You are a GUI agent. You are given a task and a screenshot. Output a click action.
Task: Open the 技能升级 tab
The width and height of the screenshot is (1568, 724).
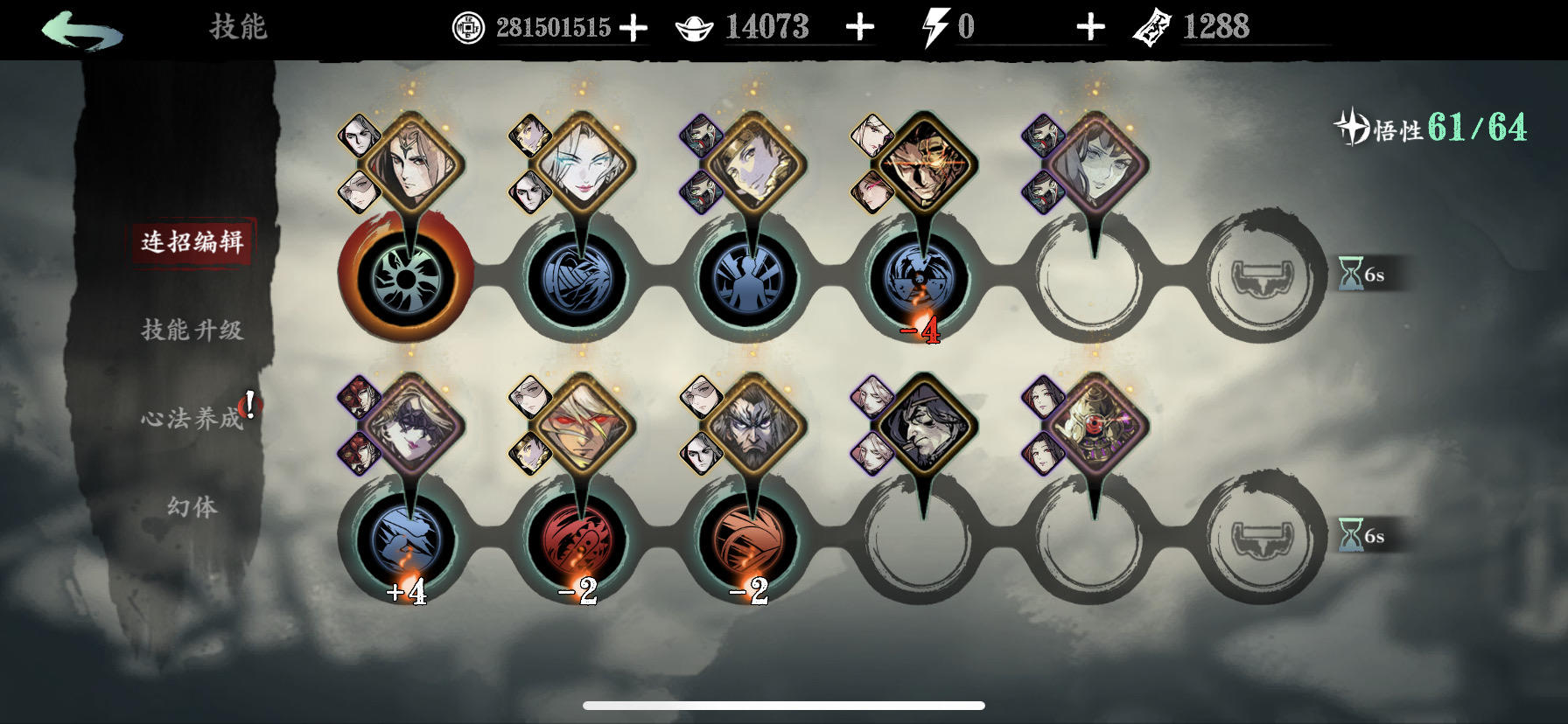[x=192, y=330]
